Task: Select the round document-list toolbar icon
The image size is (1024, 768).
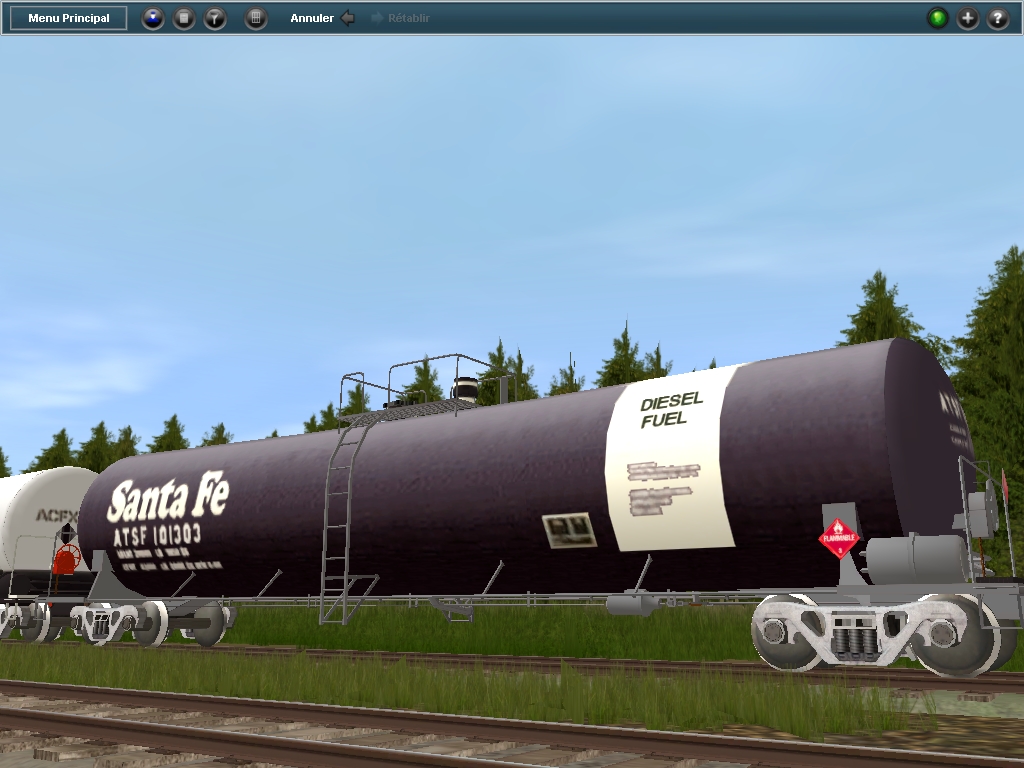Action: (184, 18)
